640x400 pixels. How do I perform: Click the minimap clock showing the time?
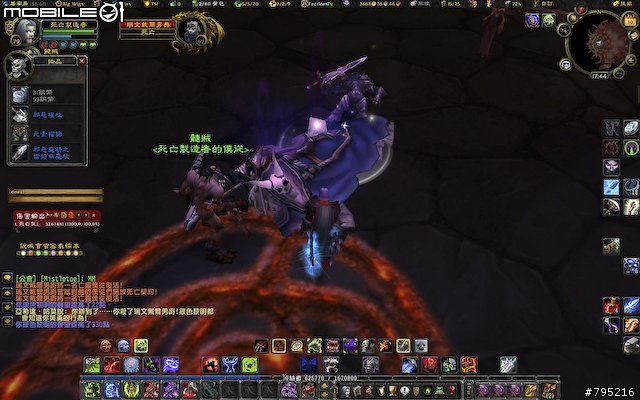point(598,75)
